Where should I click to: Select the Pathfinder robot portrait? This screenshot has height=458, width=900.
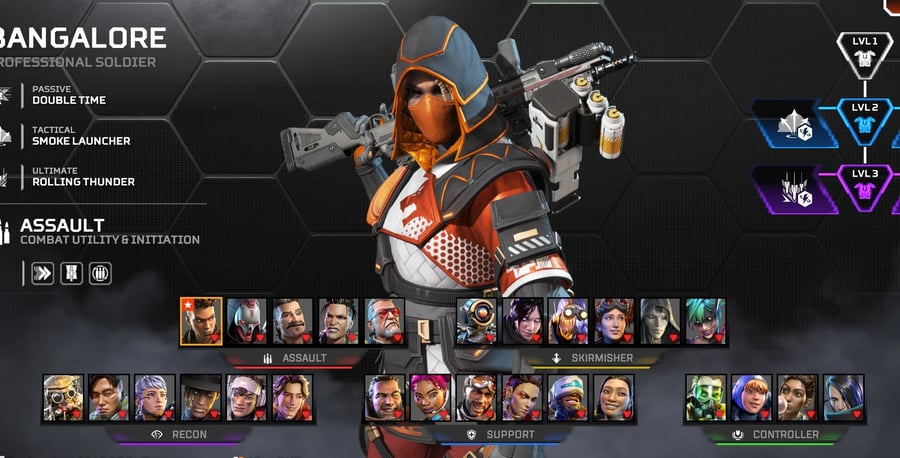point(476,321)
